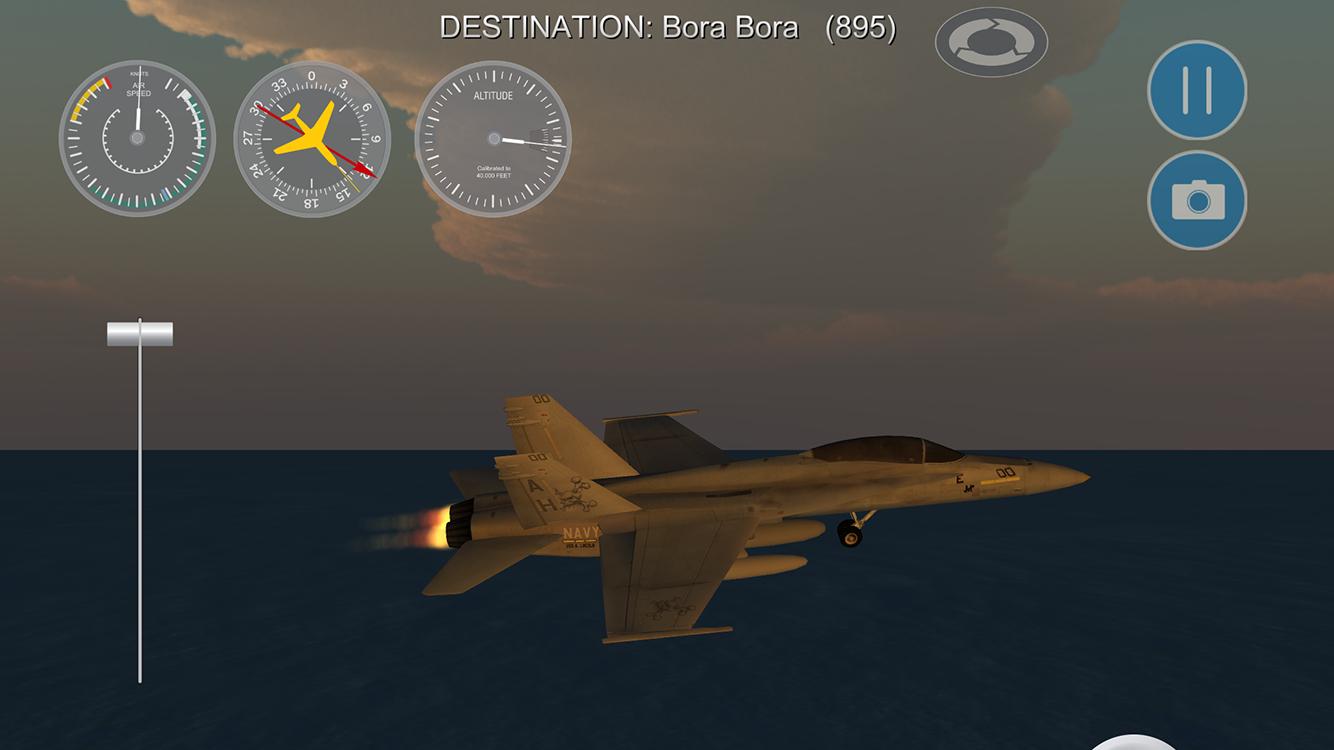Screen dimensions: 1334x750
Task: Tap the airspeed indicator gauge
Action: (x=136, y=140)
